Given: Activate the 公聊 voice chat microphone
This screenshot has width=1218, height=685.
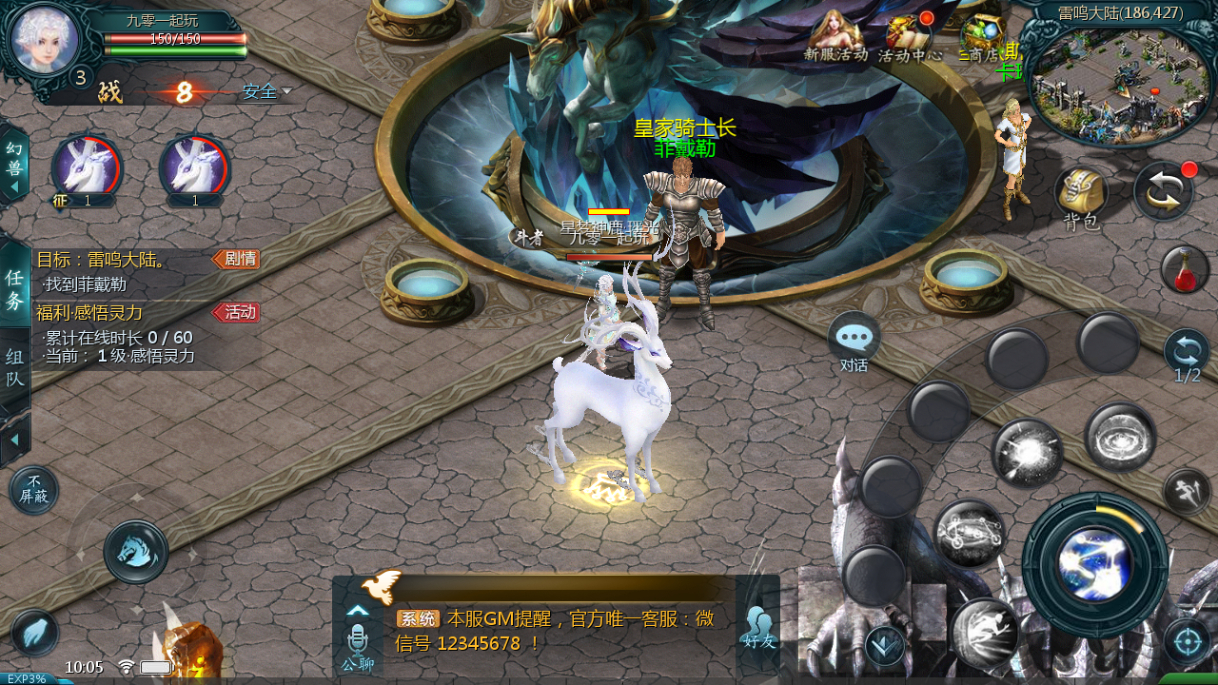Looking at the screenshot, I should [357, 644].
